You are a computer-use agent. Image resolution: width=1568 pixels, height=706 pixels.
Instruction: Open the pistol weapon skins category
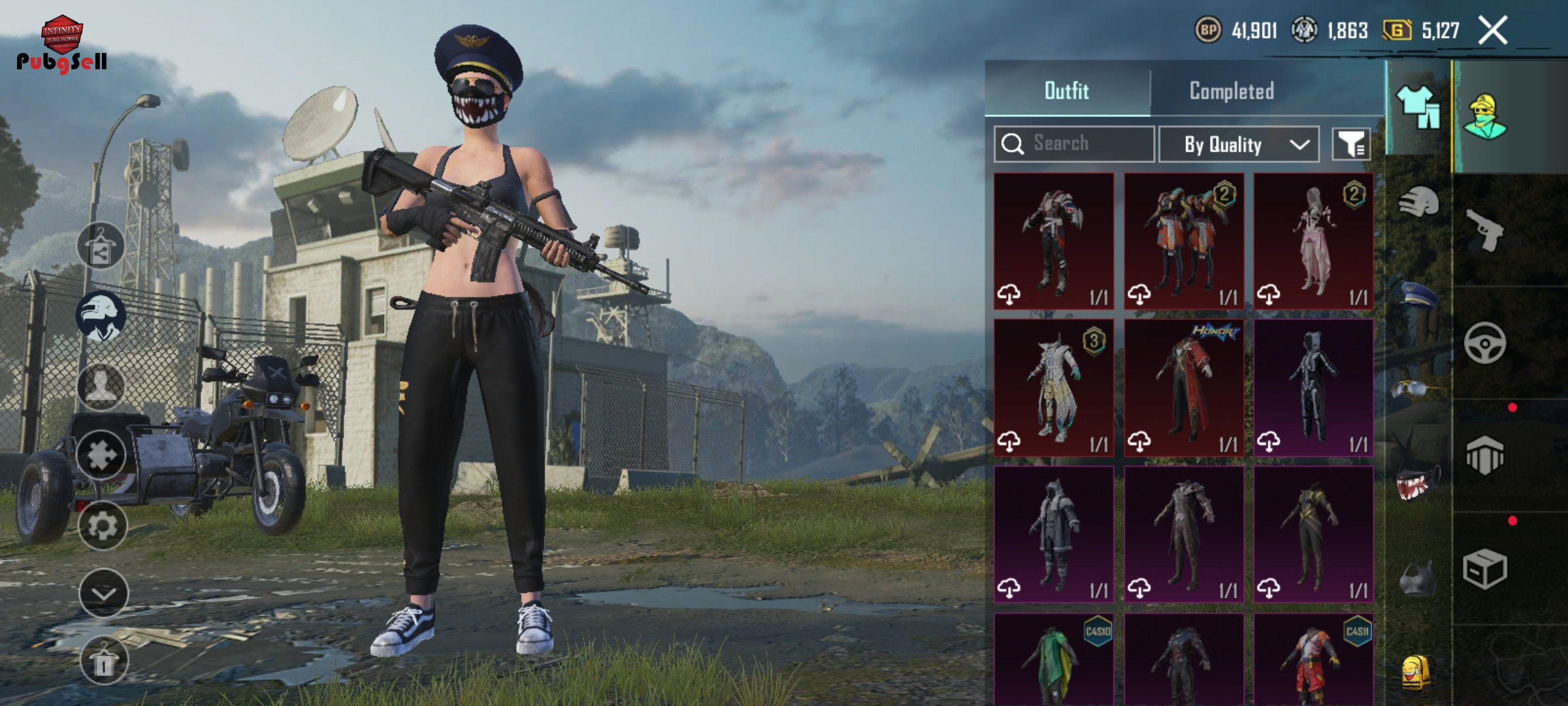point(1484,229)
